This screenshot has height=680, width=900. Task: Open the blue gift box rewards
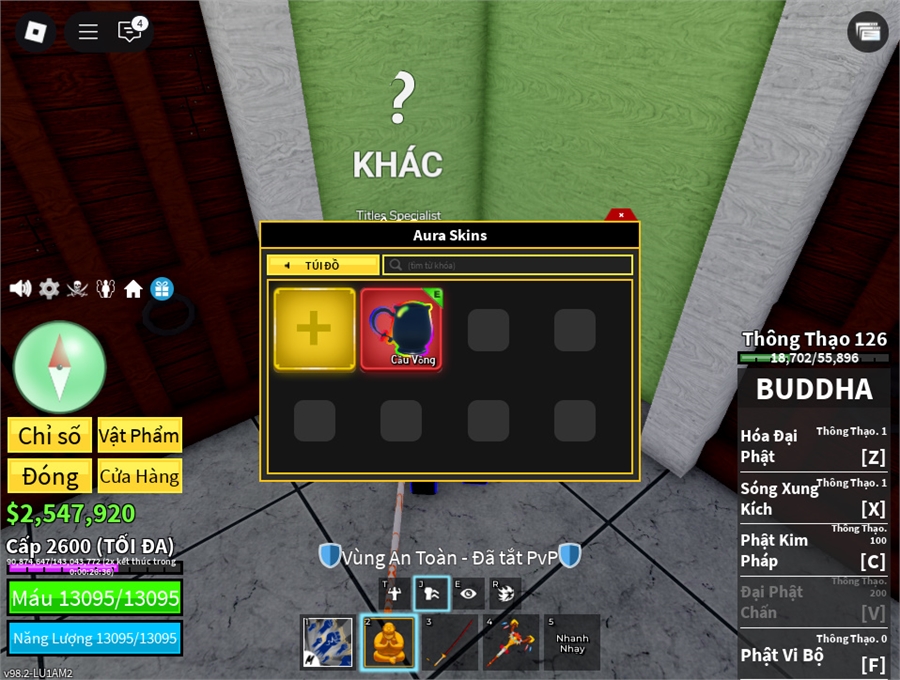tap(162, 289)
